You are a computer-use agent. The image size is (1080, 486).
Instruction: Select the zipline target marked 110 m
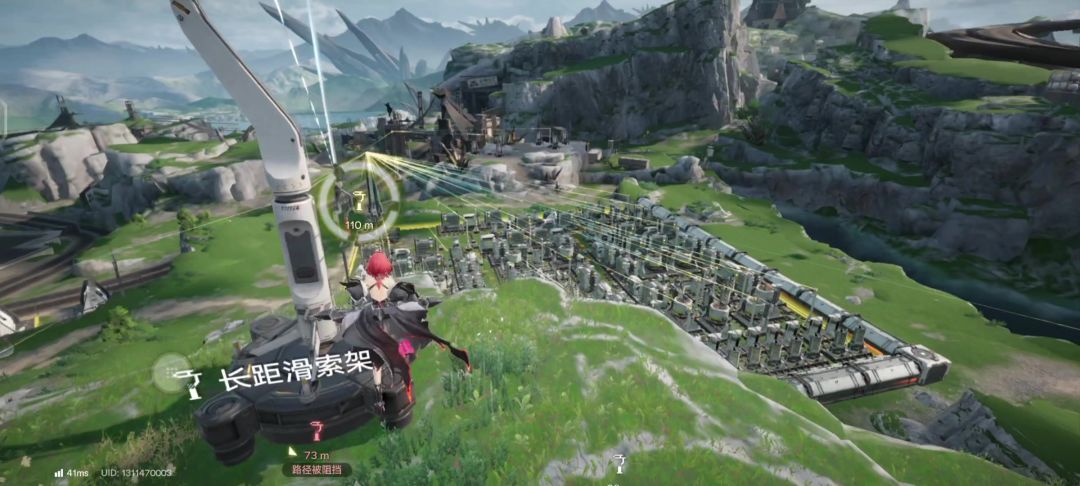[359, 201]
